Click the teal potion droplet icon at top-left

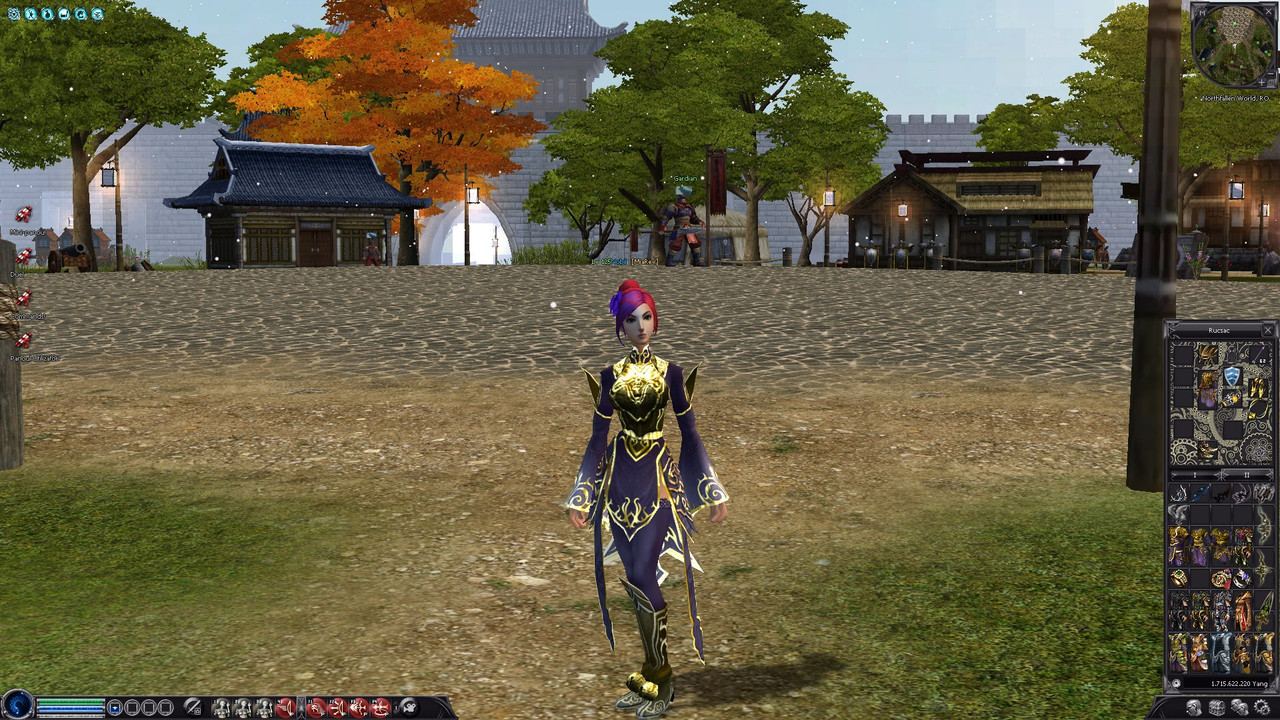48,14
